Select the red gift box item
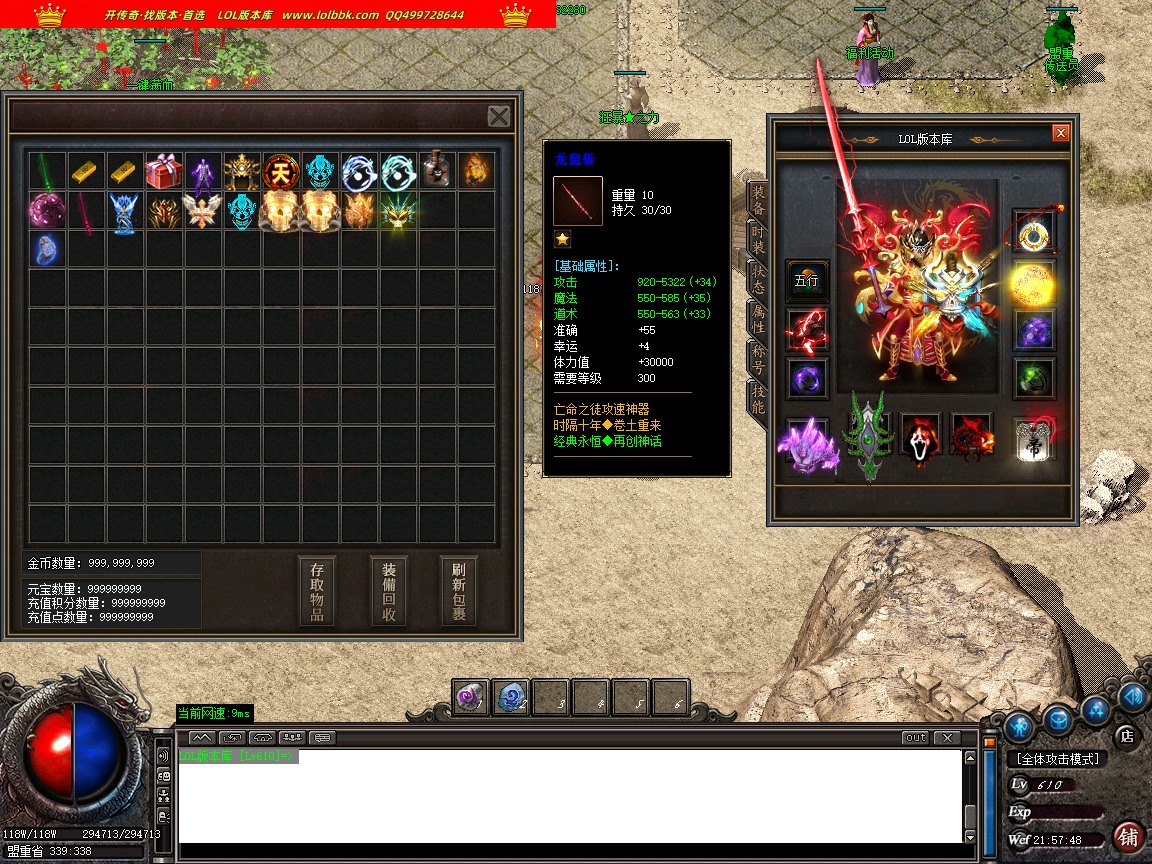 point(164,171)
